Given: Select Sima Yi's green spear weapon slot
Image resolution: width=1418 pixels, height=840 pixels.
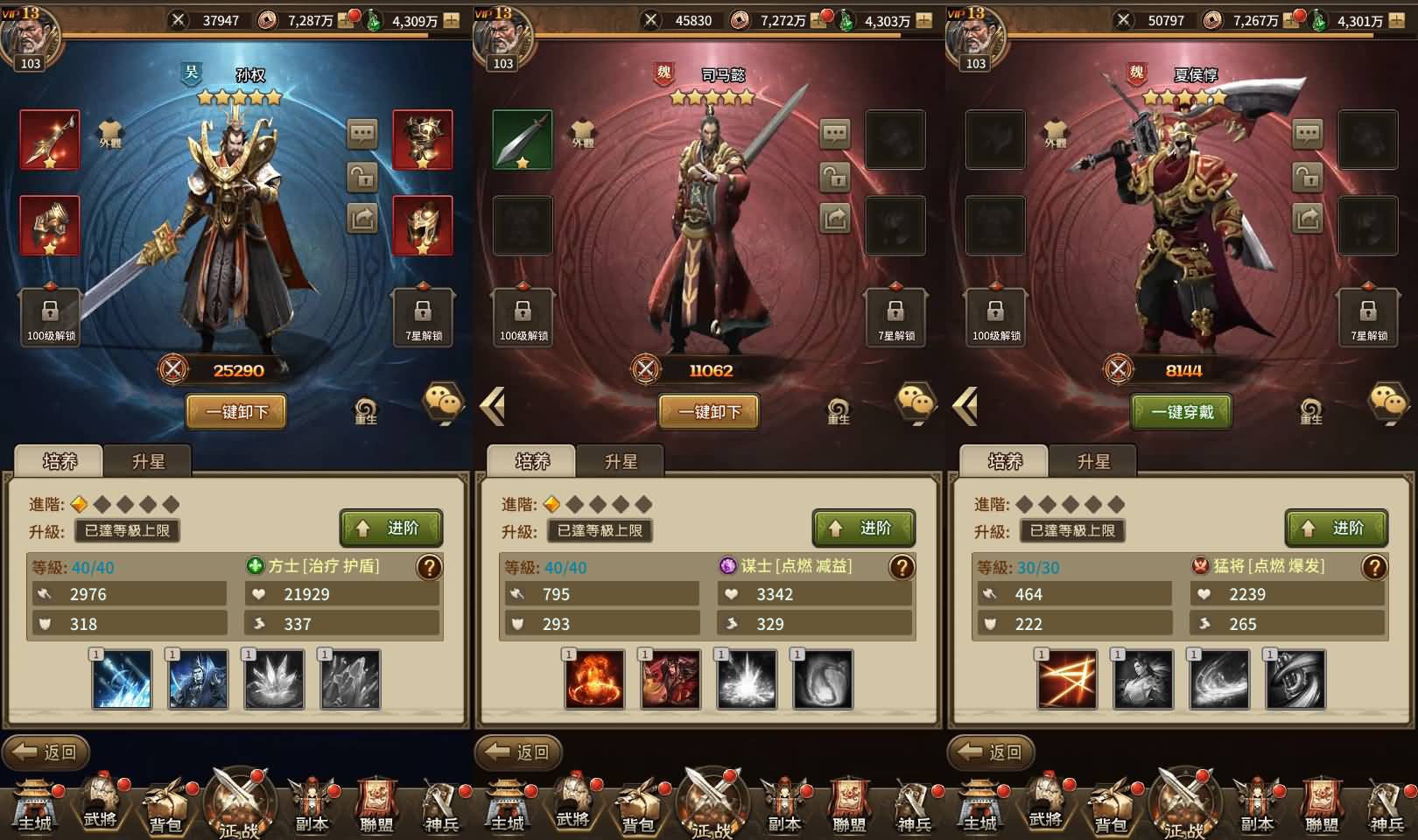Looking at the screenshot, I should [523, 139].
